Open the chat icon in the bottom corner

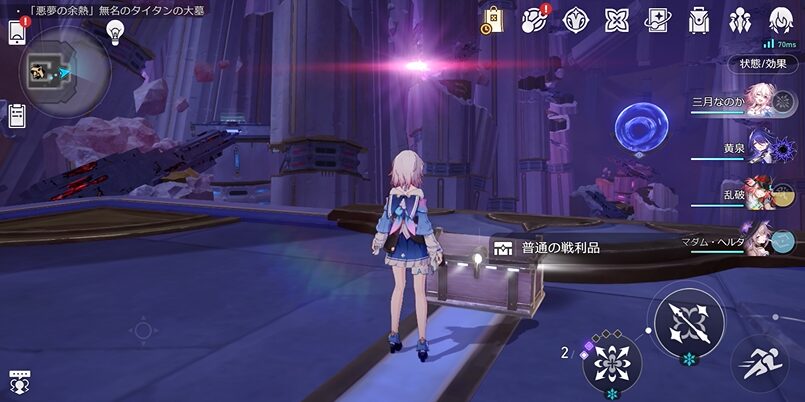[18, 381]
